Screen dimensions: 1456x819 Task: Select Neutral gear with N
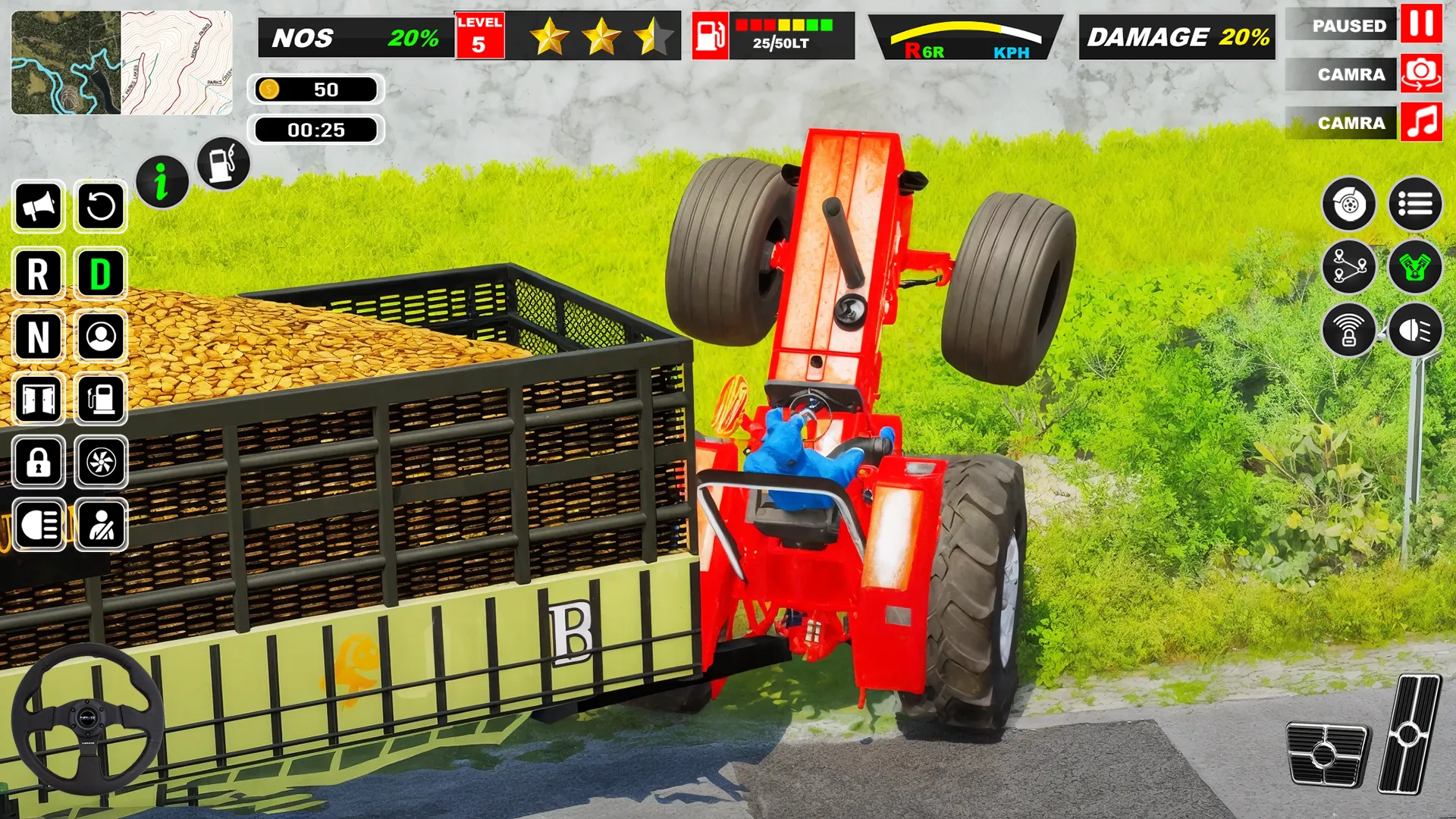[38, 338]
